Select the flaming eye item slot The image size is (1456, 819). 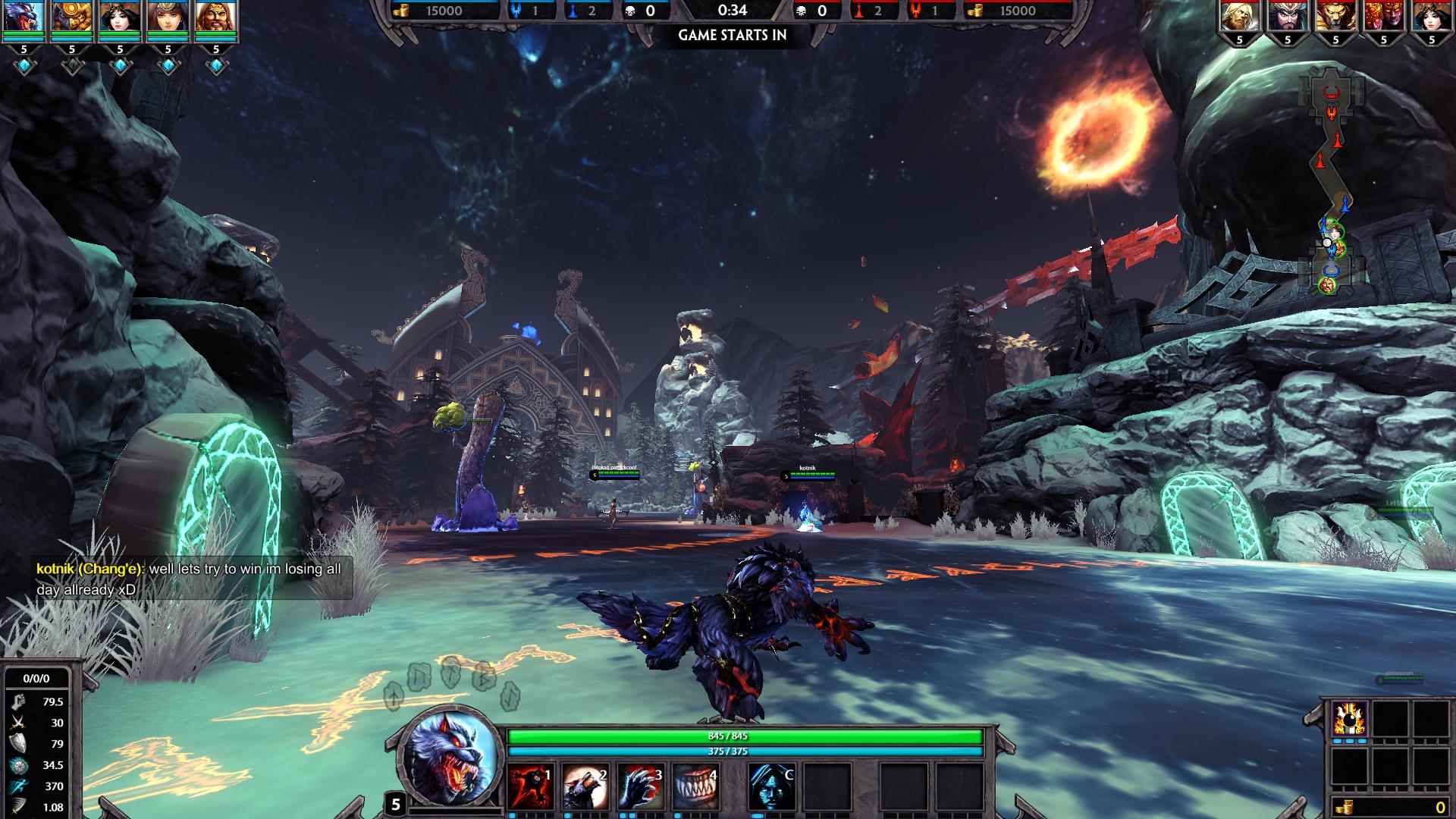[1350, 718]
